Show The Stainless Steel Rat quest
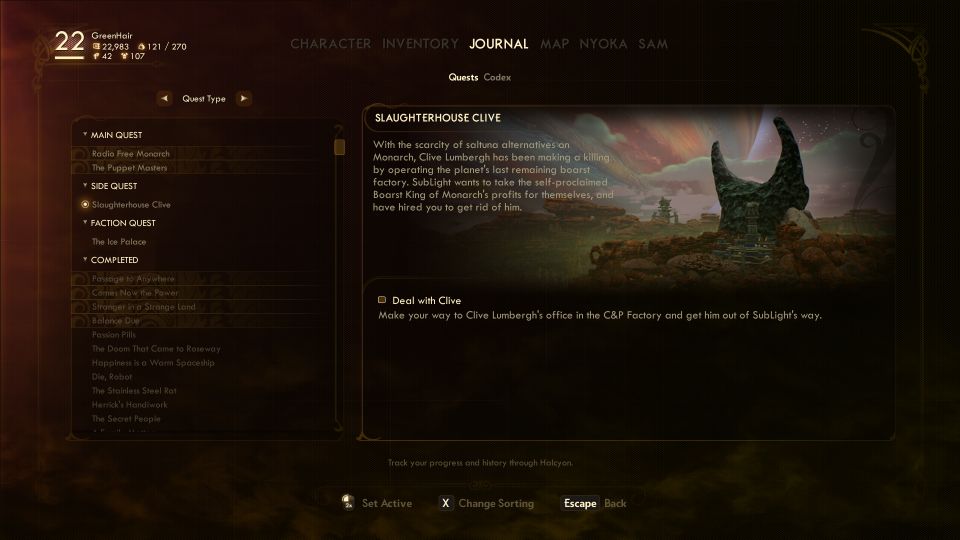 [x=134, y=391]
